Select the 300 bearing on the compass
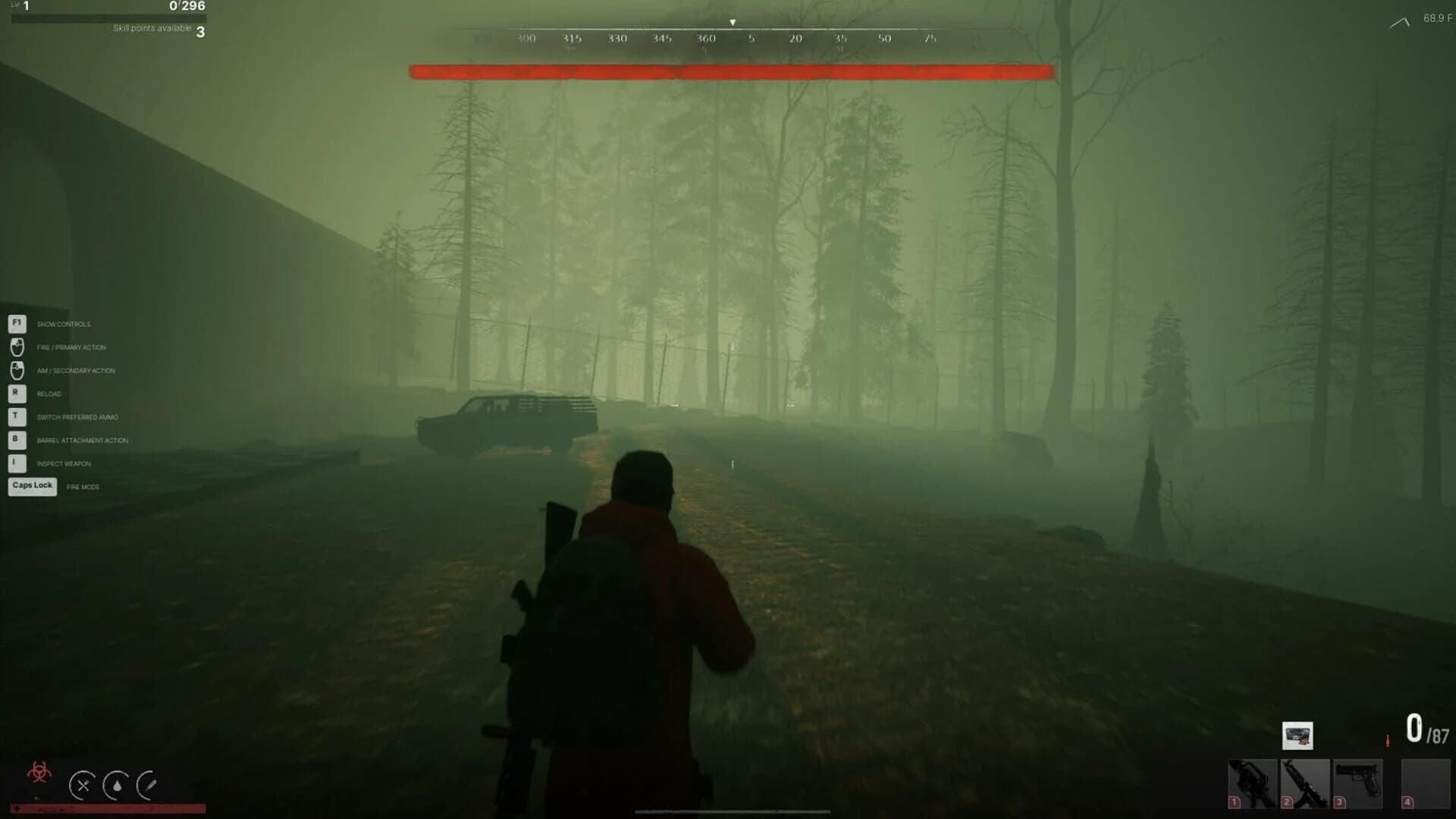 pos(525,37)
